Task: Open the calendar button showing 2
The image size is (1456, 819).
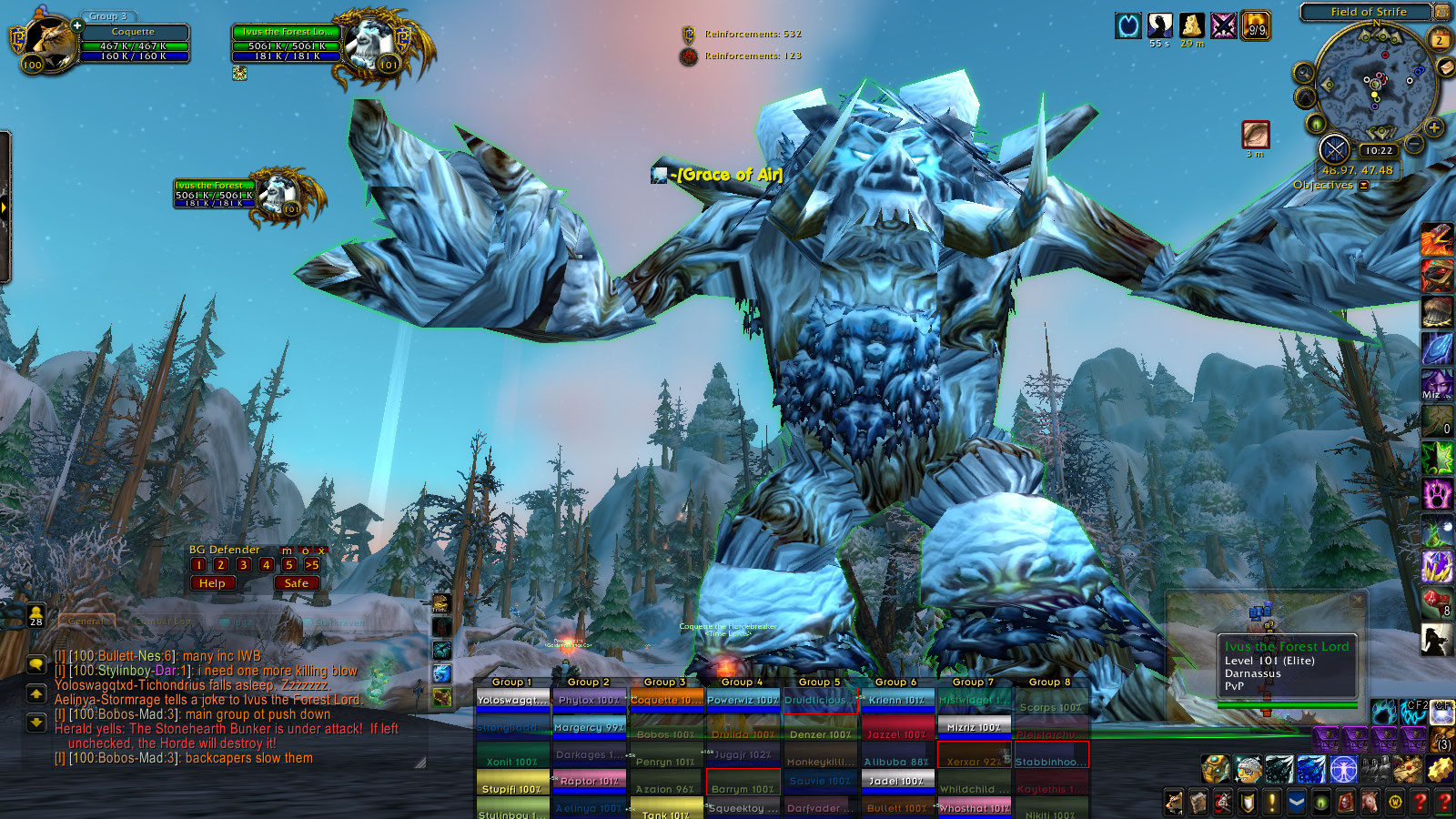Action: [1440, 40]
